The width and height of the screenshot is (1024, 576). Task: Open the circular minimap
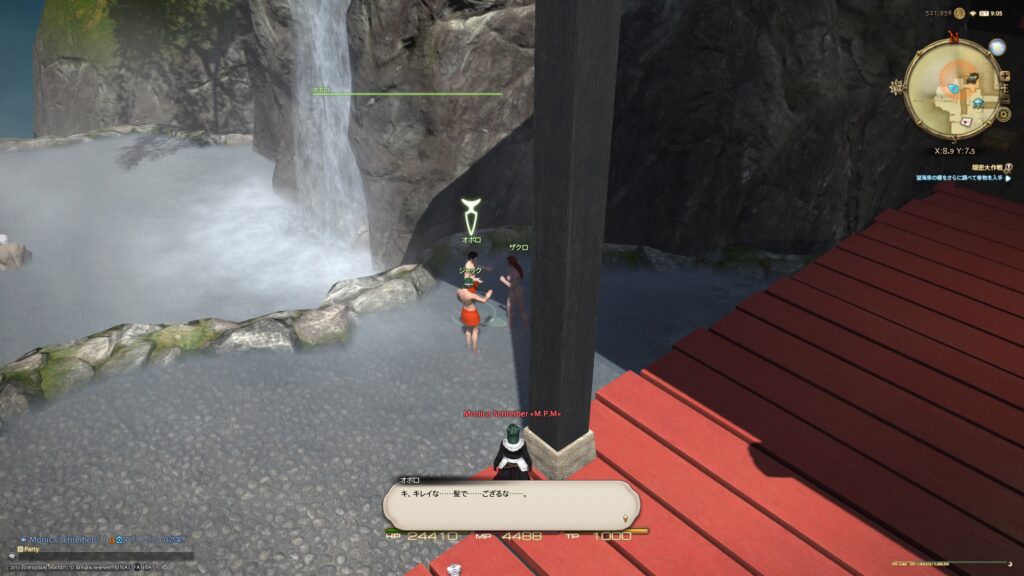(x=952, y=88)
